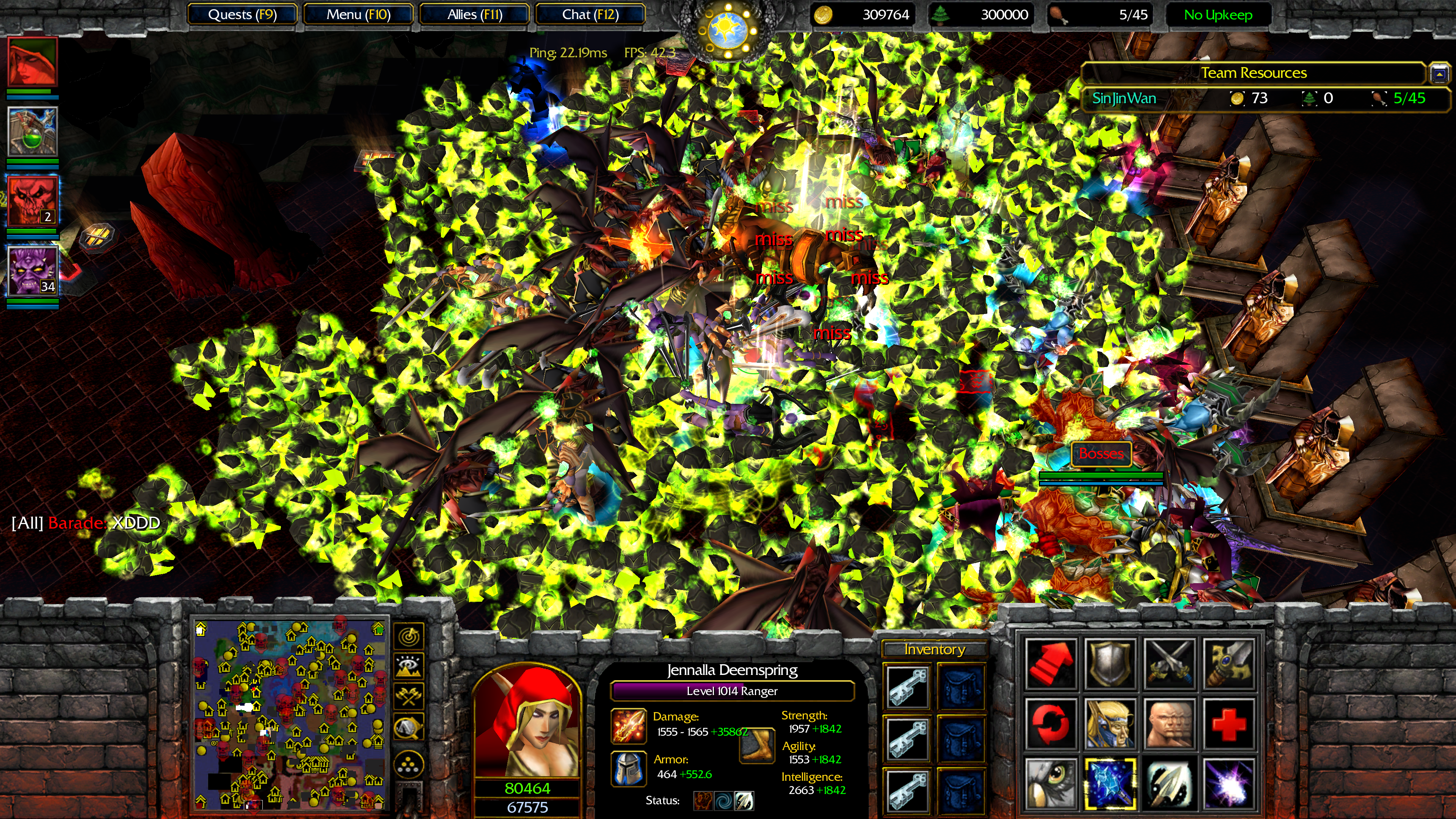Screen dimensions: 1456x819
Task: Open the Quests (F9) menu
Action: click(x=242, y=15)
